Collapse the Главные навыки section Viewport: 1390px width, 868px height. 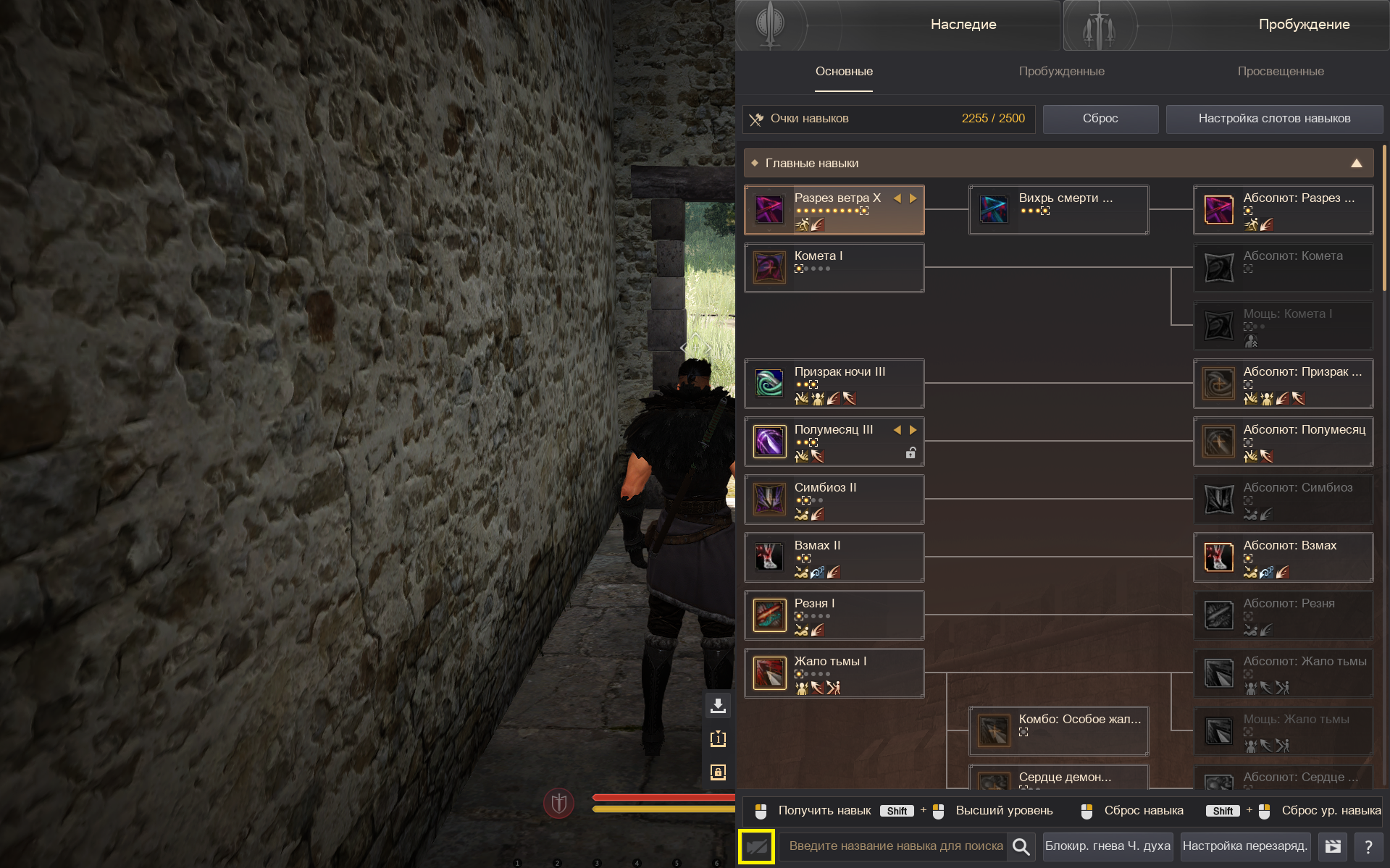click(x=1356, y=164)
